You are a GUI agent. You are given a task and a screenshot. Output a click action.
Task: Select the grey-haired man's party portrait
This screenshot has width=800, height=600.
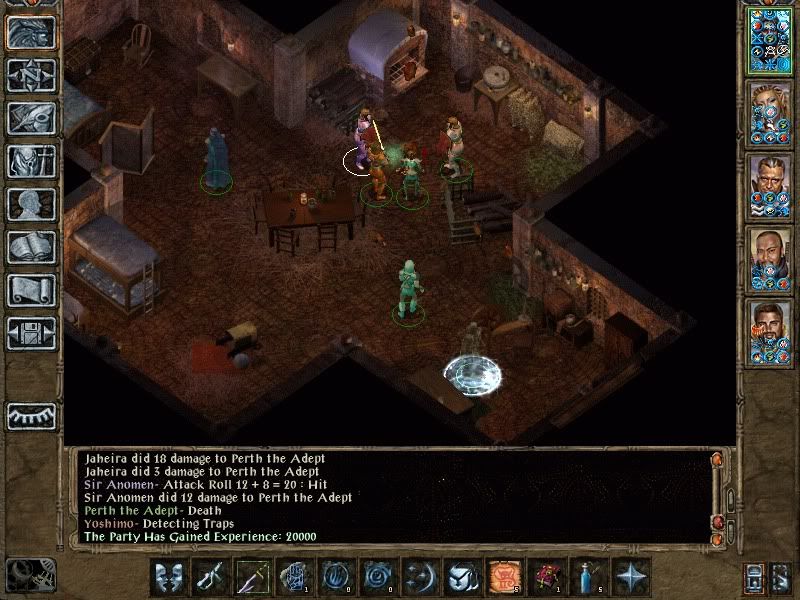pyautogui.click(x=770, y=187)
